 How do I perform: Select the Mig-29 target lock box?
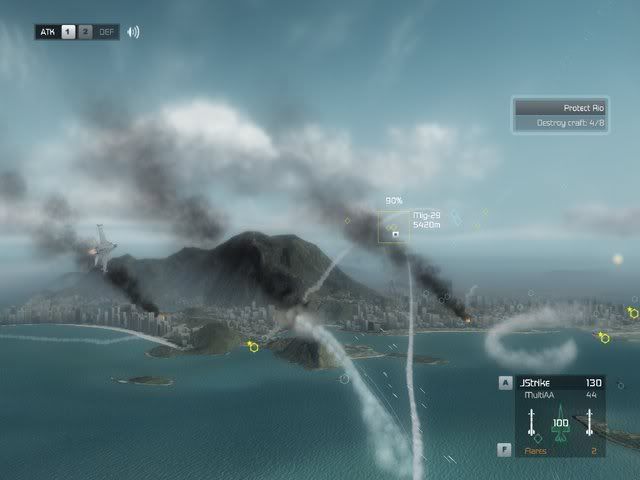394,227
